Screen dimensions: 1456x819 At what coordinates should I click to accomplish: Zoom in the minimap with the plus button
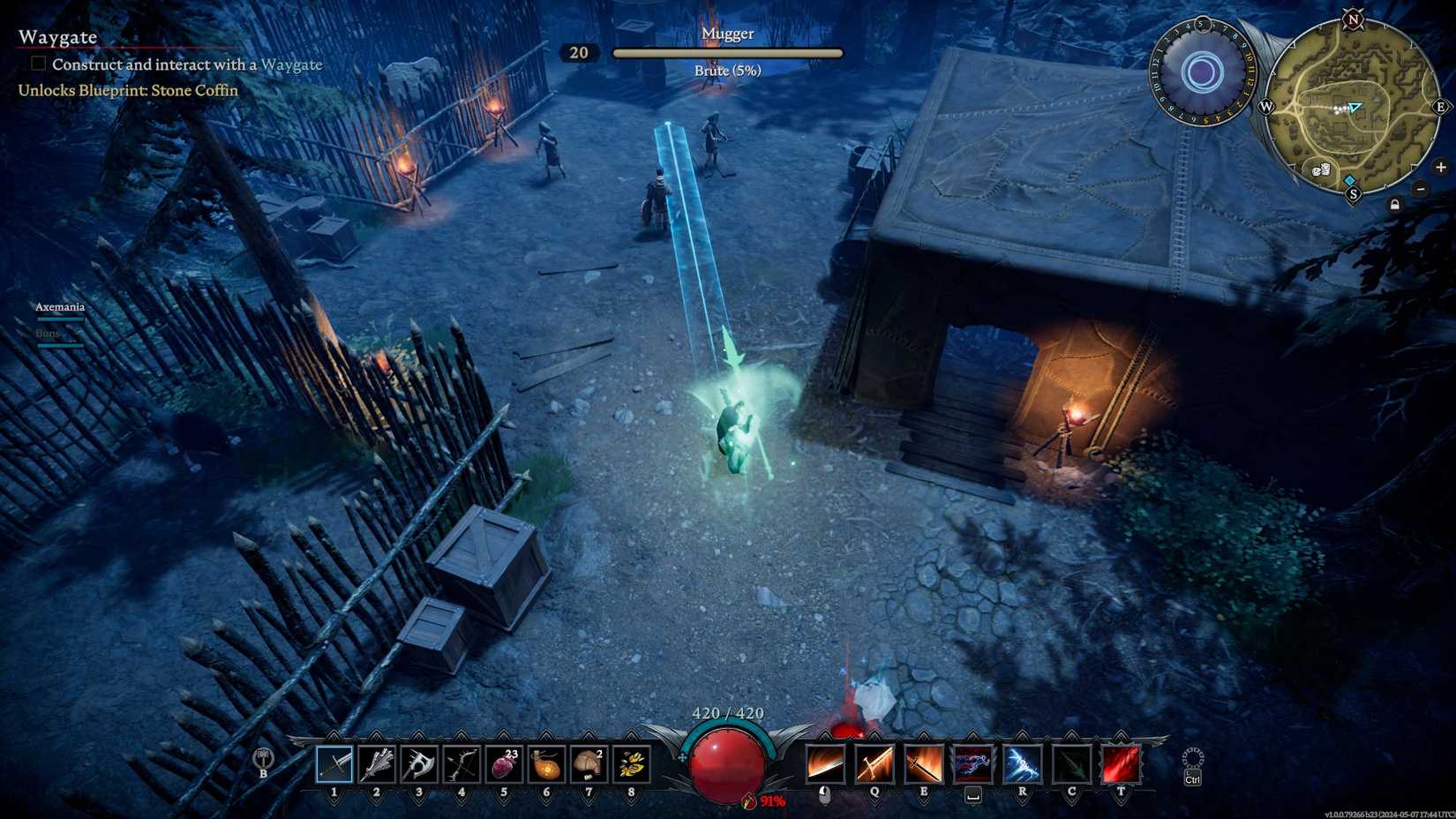(1441, 168)
